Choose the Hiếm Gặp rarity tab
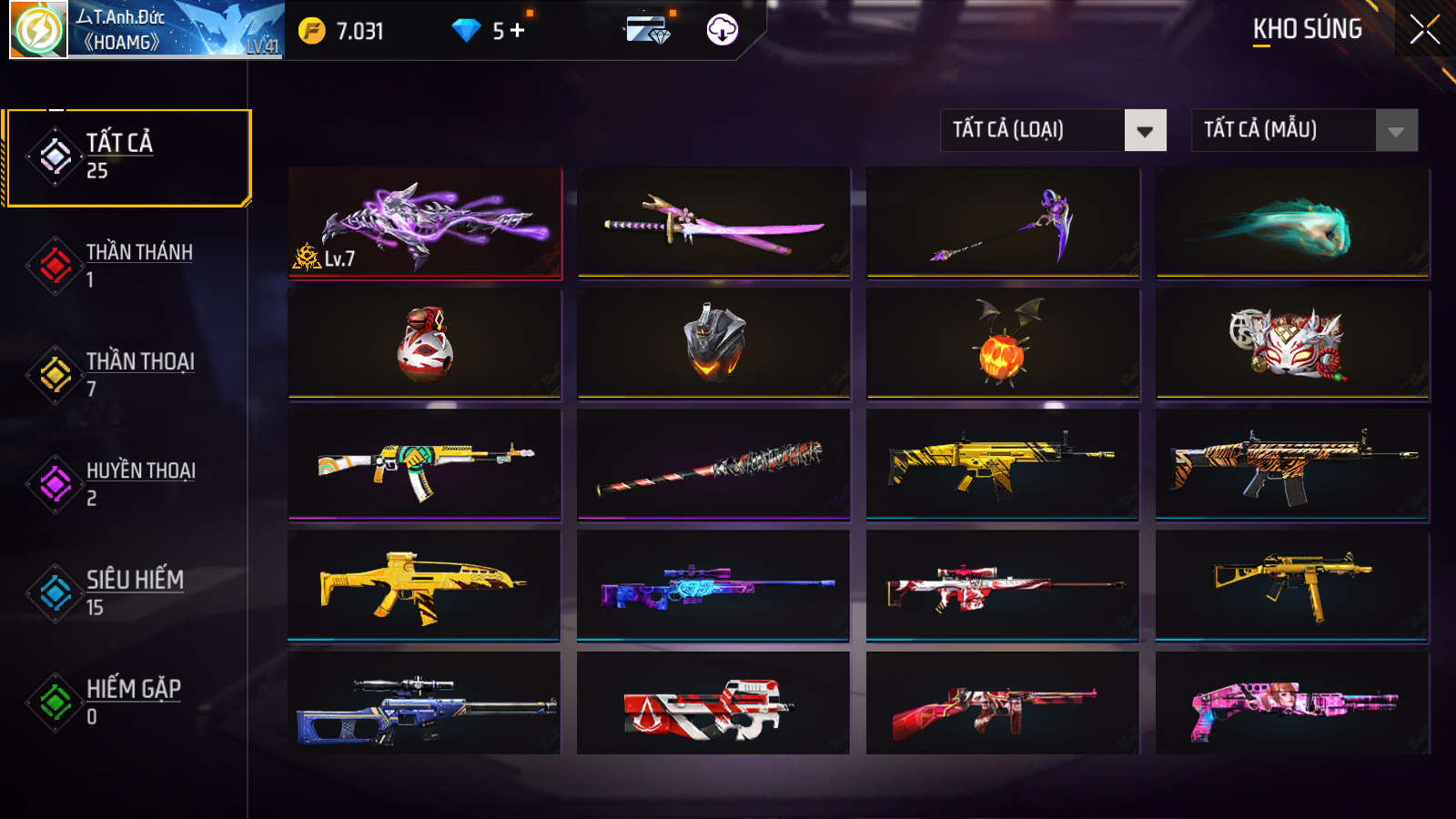Image resolution: width=1456 pixels, height=819 pixels. [x=127, y=703]
